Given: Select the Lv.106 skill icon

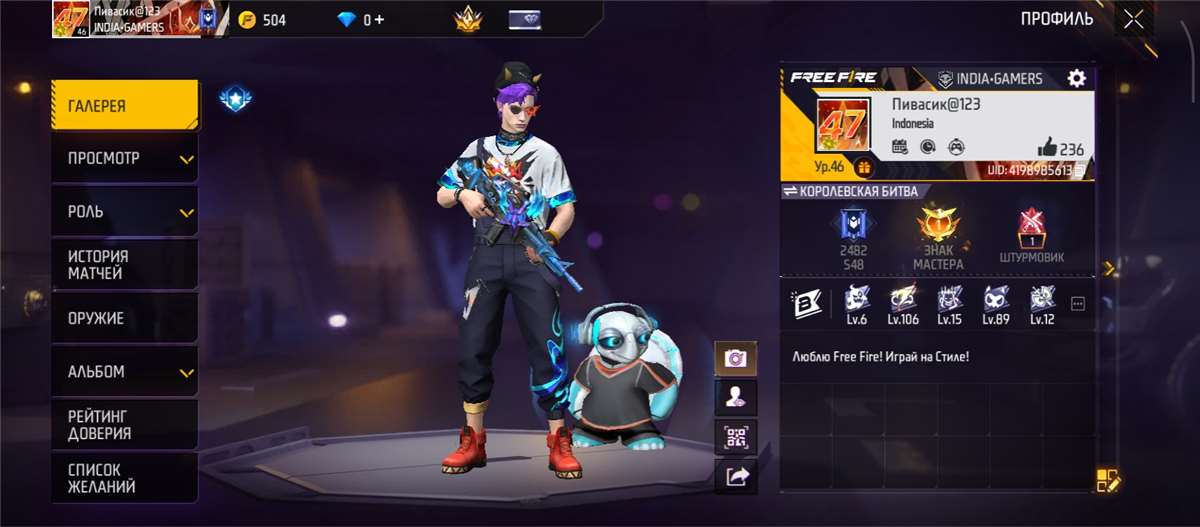Looking at the screenshot, I should (903, 304).
